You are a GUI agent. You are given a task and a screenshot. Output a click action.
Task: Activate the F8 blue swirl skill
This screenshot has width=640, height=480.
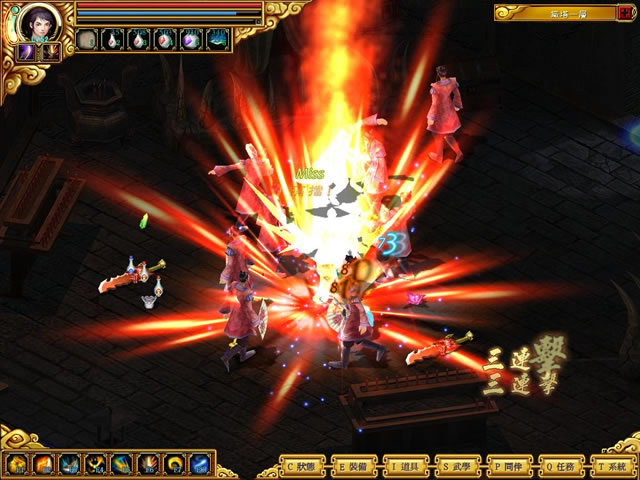point(200,464)
